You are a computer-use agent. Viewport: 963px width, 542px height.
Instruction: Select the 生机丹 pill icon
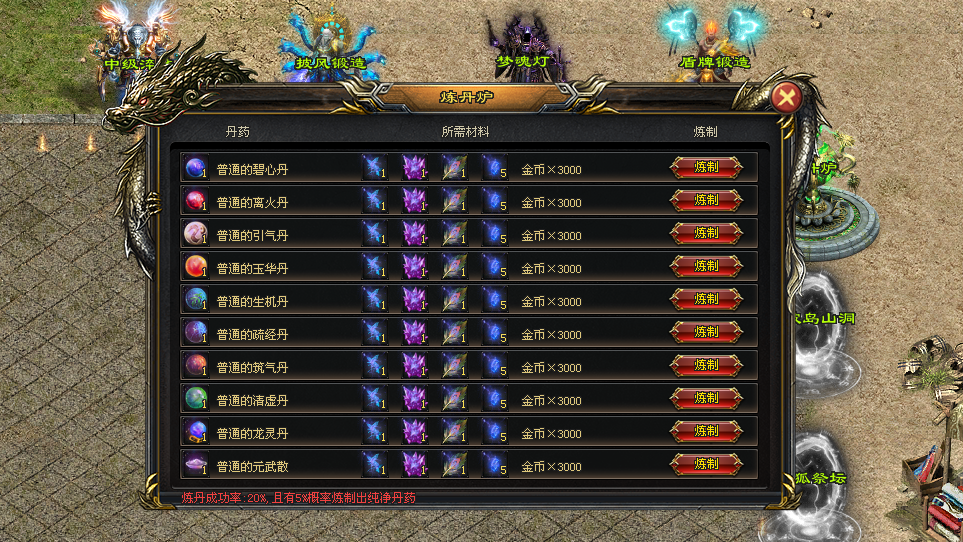coord(195,300)
